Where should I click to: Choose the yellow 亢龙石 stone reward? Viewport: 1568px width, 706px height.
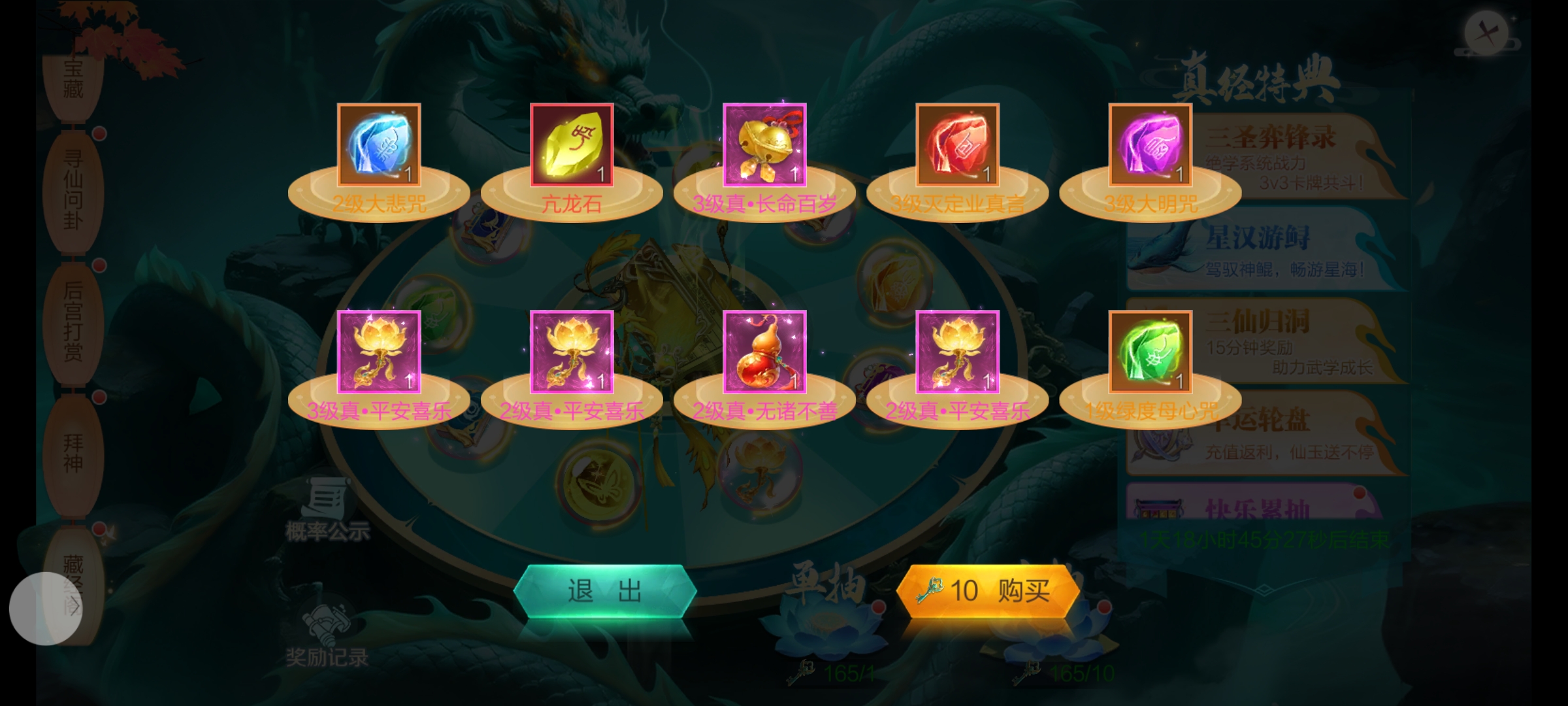coord(572,144)
